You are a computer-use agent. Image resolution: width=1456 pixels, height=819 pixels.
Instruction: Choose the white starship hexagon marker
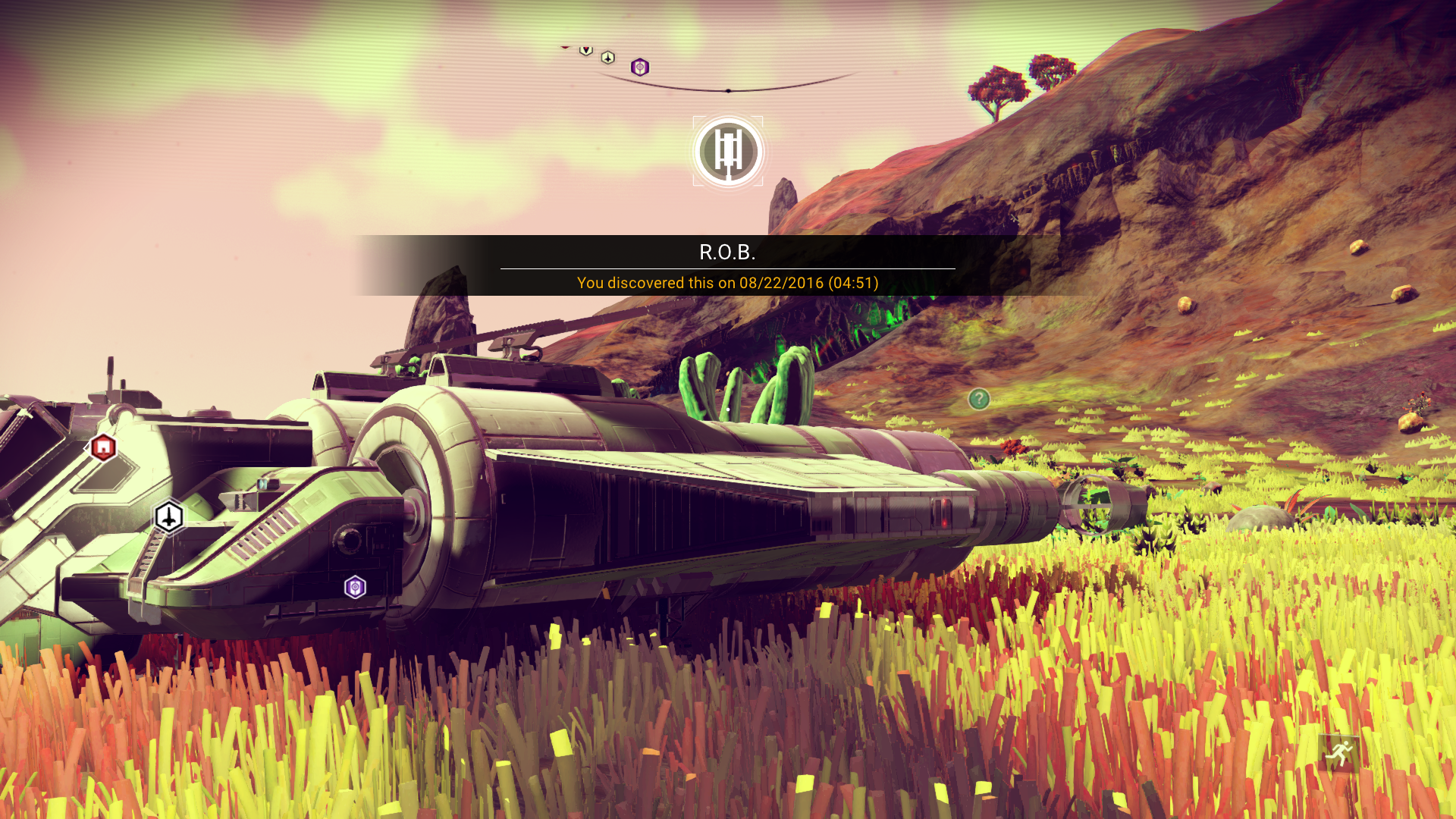point(169,518)
